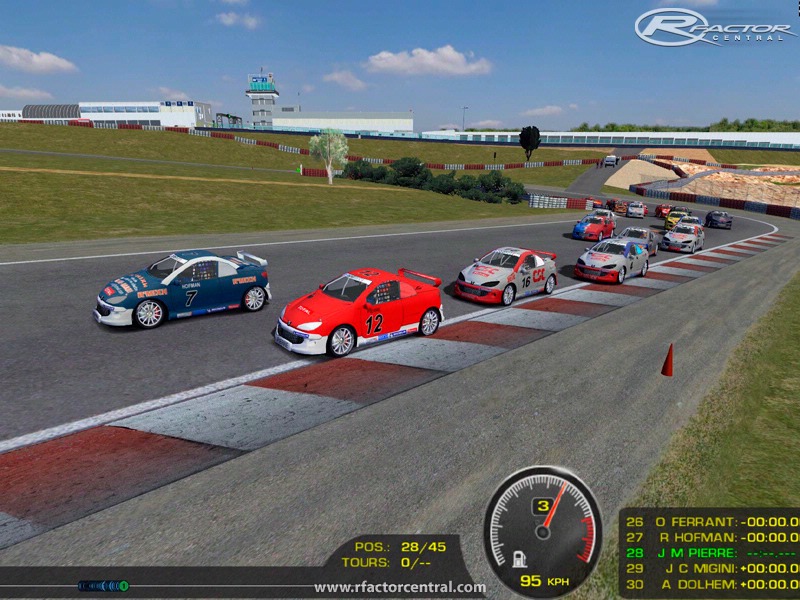Screen dimensions: 800x600
Task: Select O Ferrant row in standings
Action: pyautogui.click(x=710, y=521)
